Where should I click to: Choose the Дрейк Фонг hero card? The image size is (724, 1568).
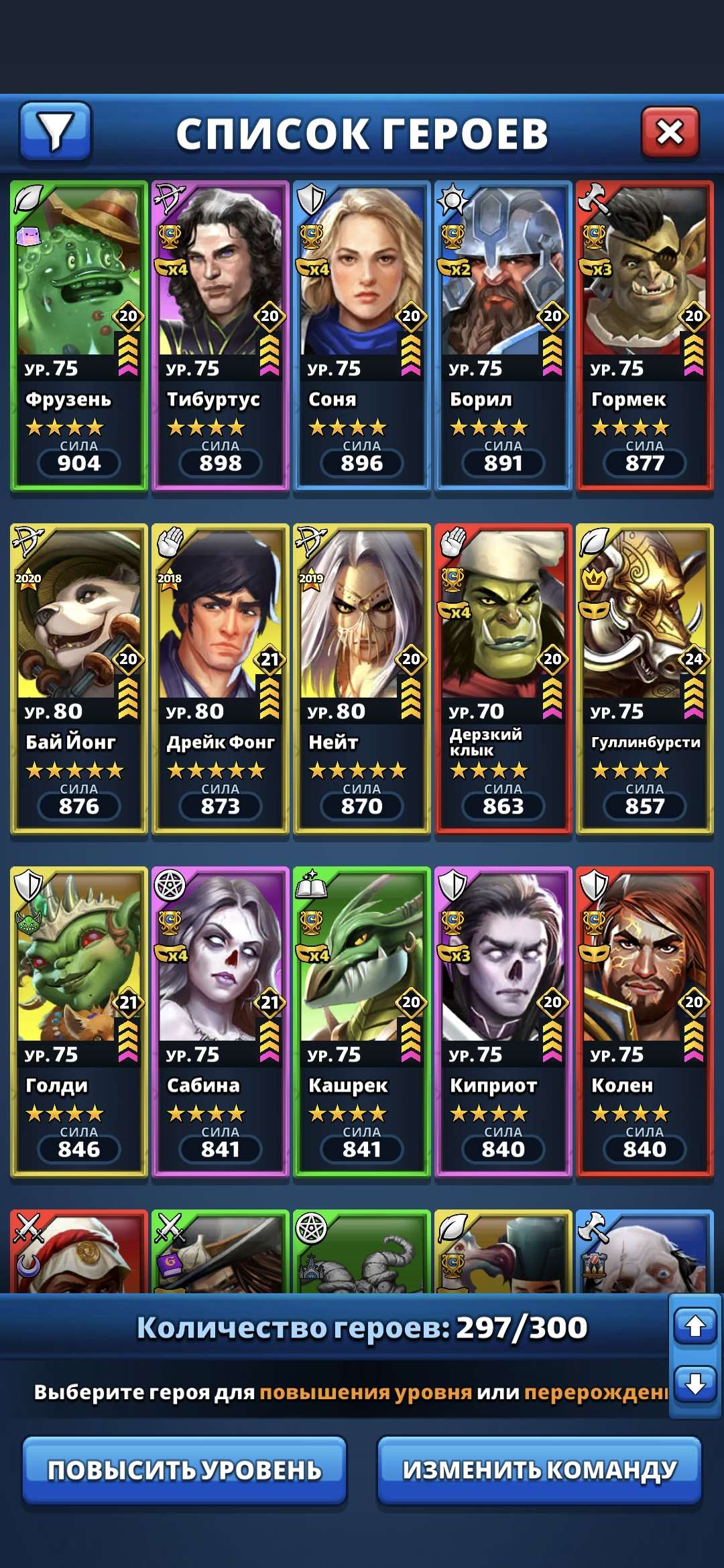pos(221,678)
